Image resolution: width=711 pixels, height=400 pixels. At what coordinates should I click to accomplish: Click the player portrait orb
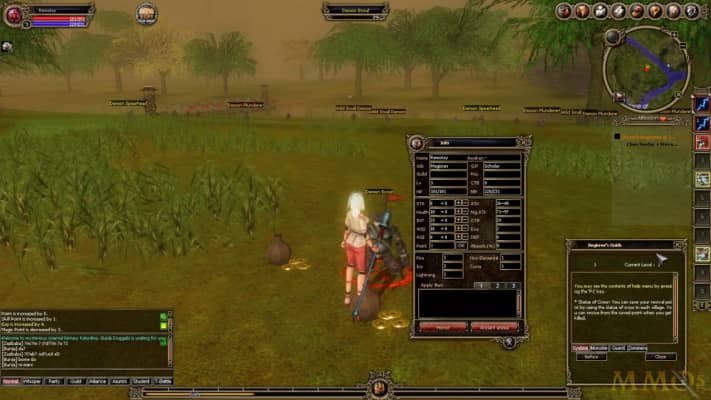click(14, 17)
